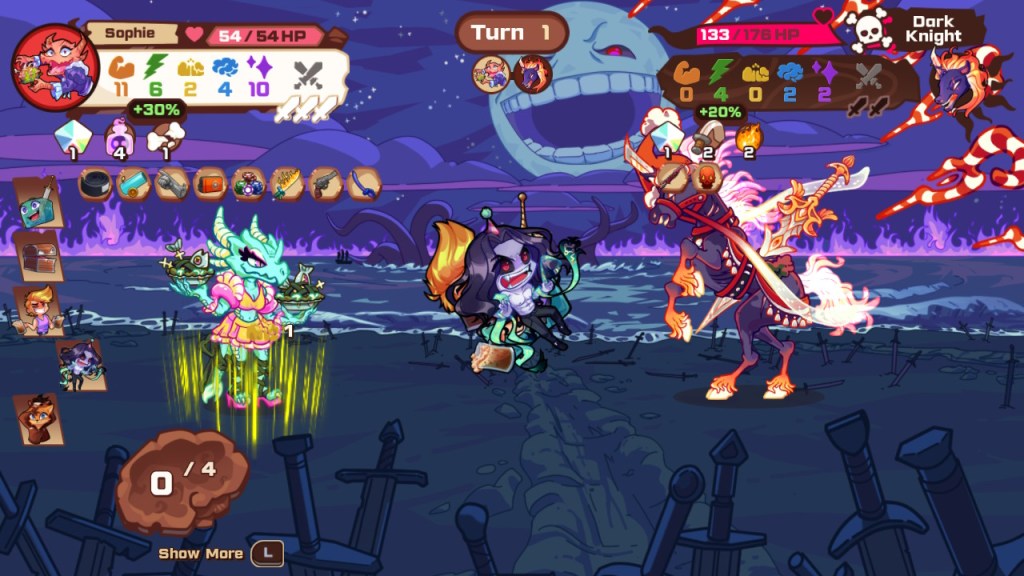Open the treasure chest card
1024x576 pixels.
click(40, 257)
